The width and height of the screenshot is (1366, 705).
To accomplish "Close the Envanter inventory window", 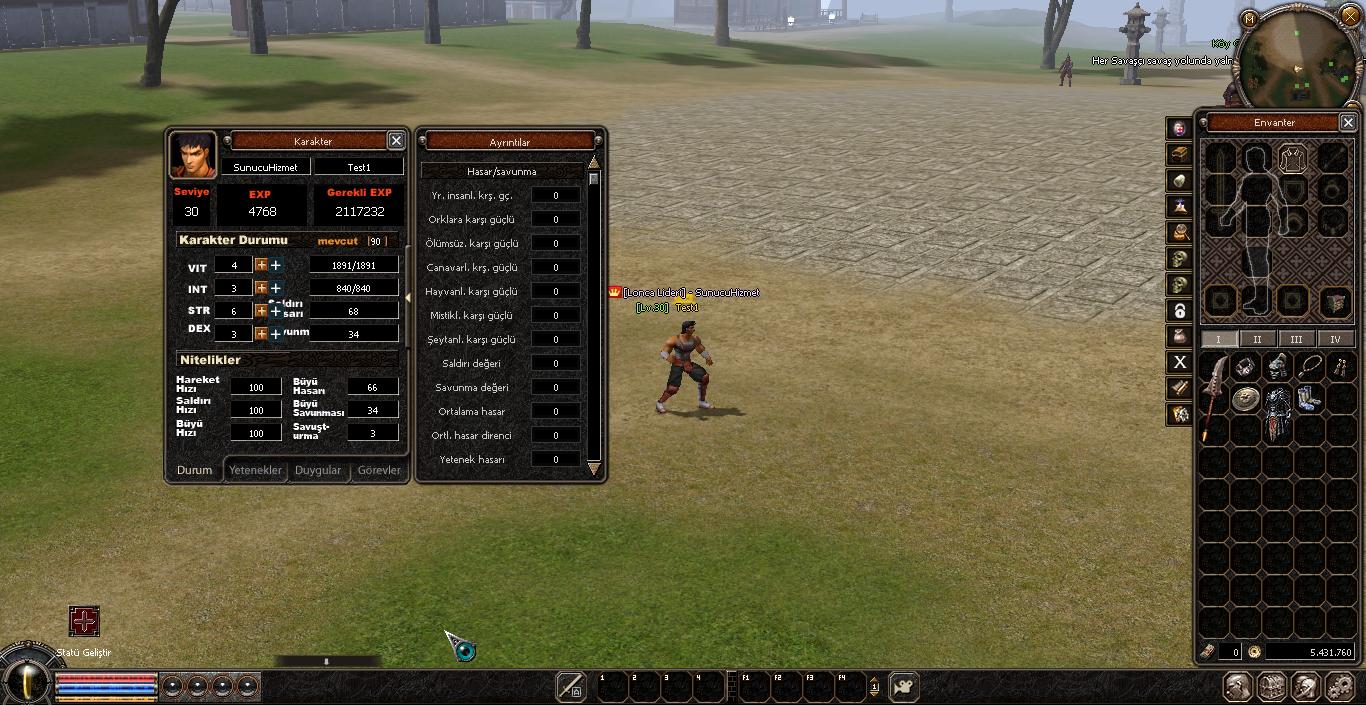I will [x=1348, y=122].
